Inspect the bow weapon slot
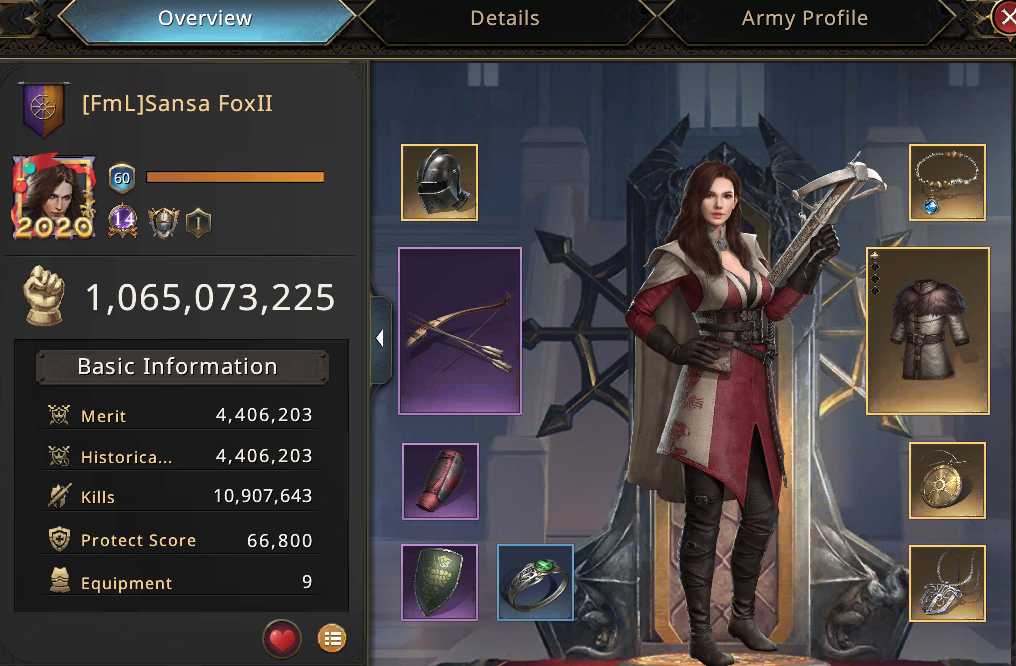Screen dimensions: 1016x666 point(460,331)
